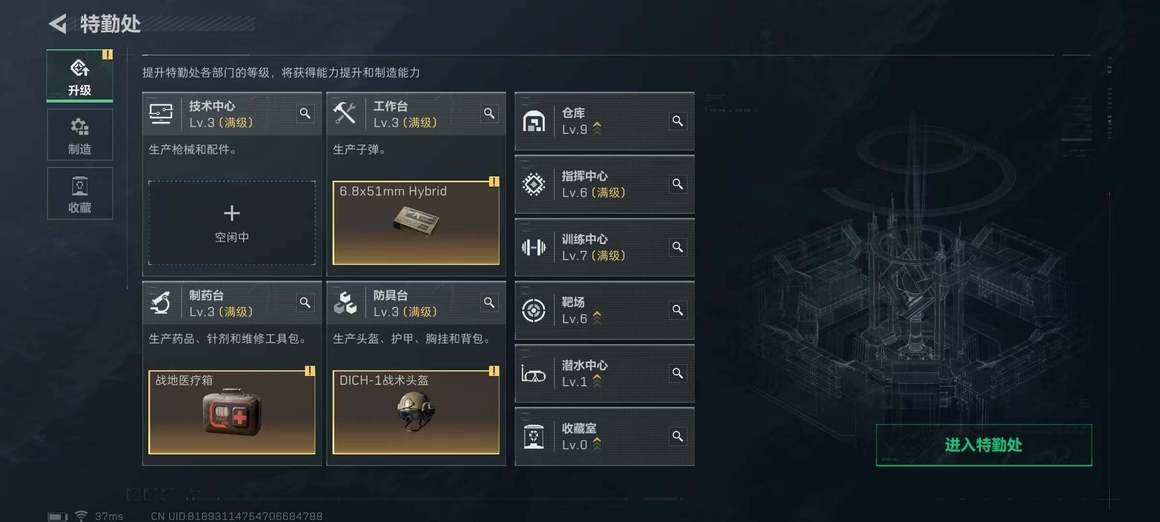Select the 收藏 tab
This screenshot has width=1160, height=522.
(79, 194)
